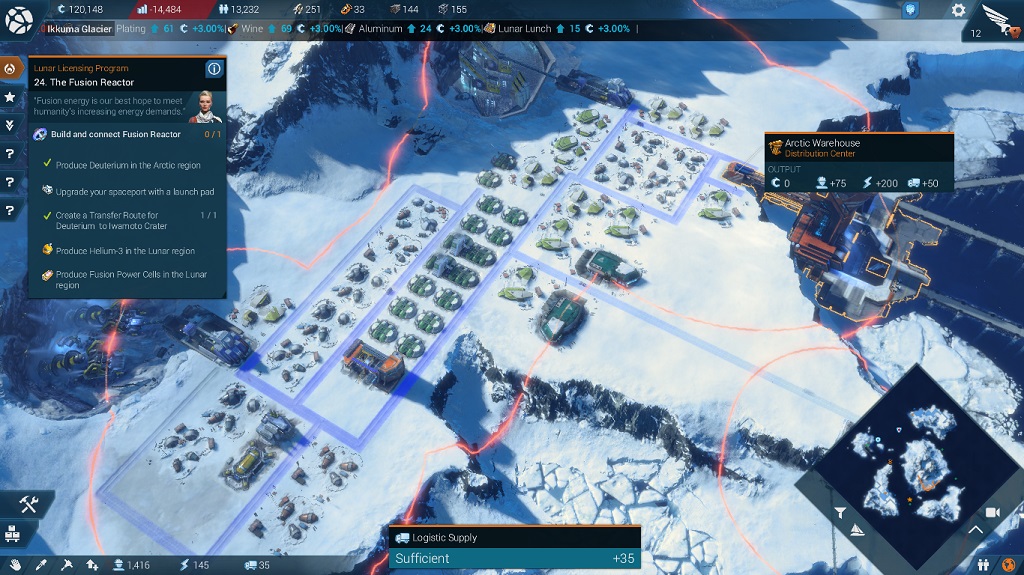The height and width of the screenshot is (575, 1024).
Task: Open the corporation globe menu
Action: pos(19,19)
